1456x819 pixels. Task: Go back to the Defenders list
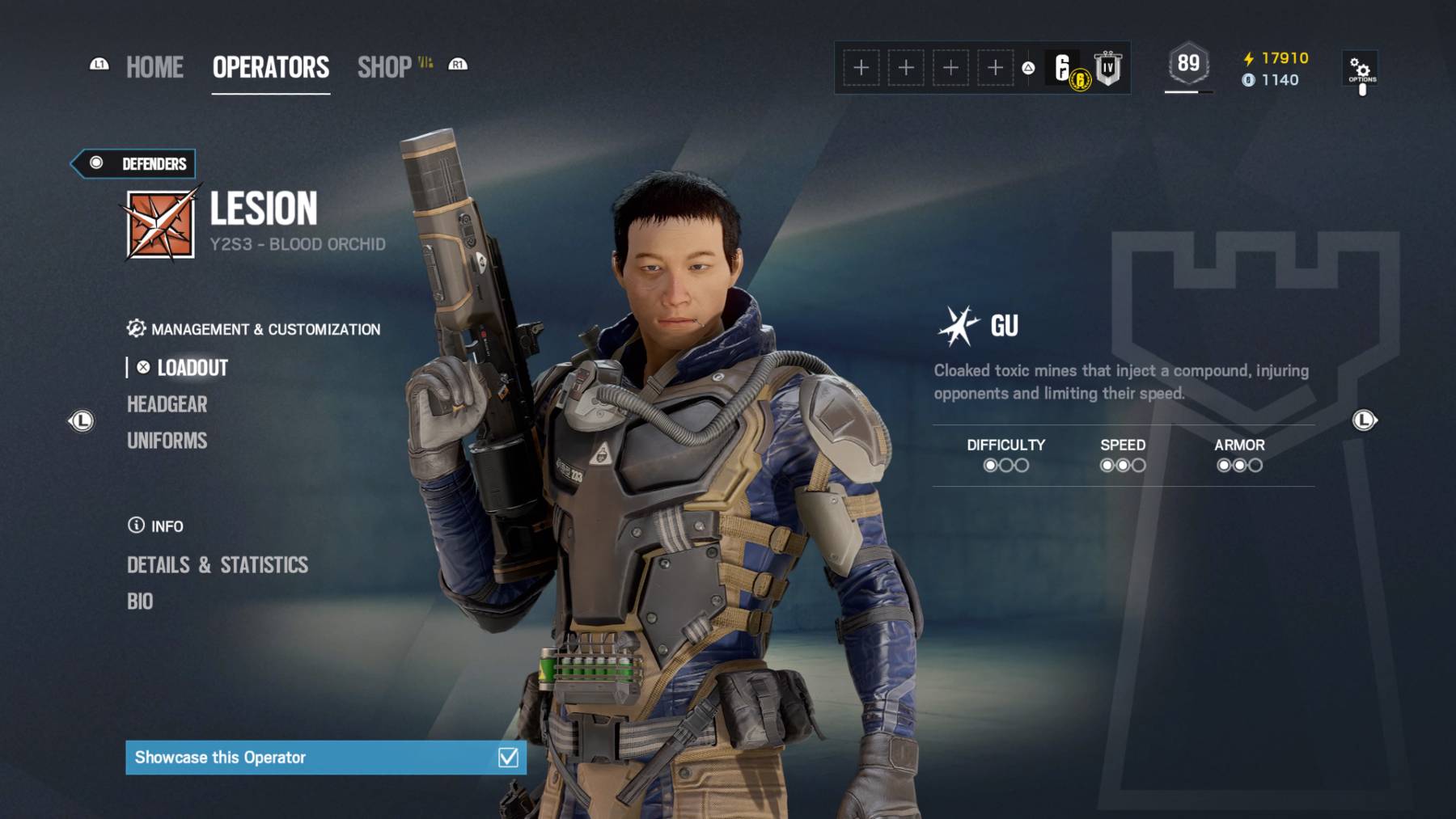click(134, 164)
